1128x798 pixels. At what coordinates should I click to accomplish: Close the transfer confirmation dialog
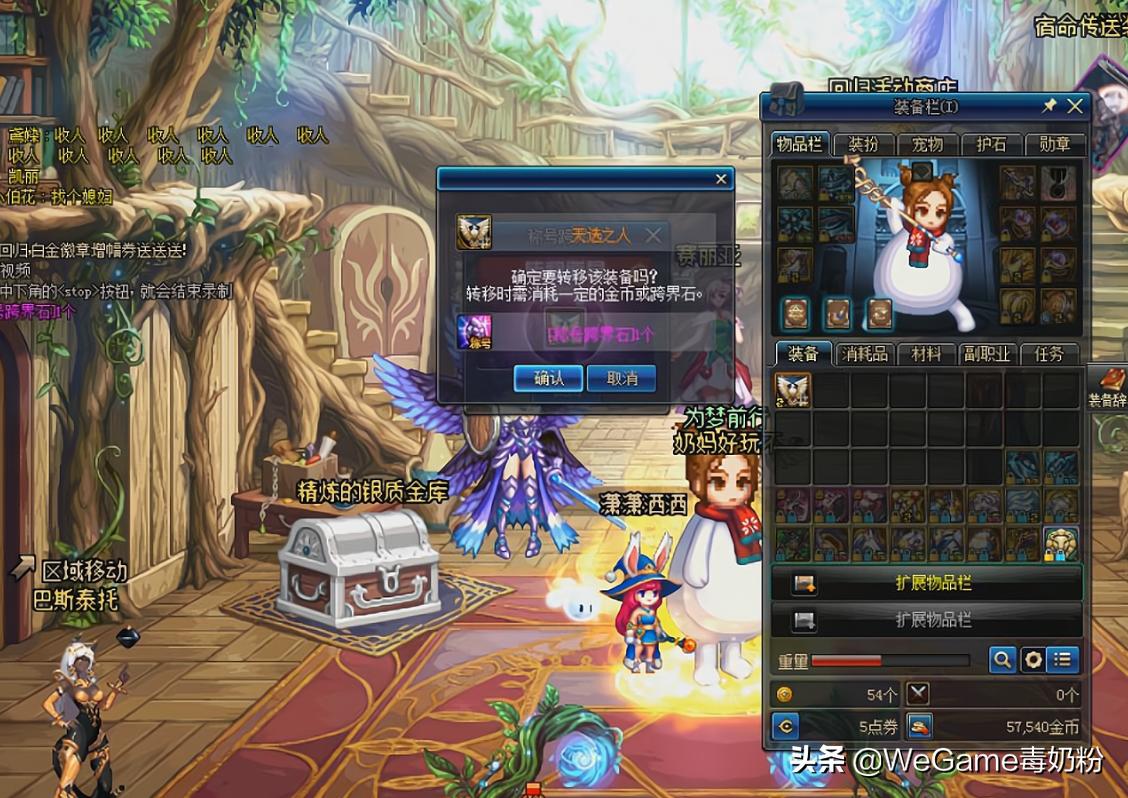721,179
